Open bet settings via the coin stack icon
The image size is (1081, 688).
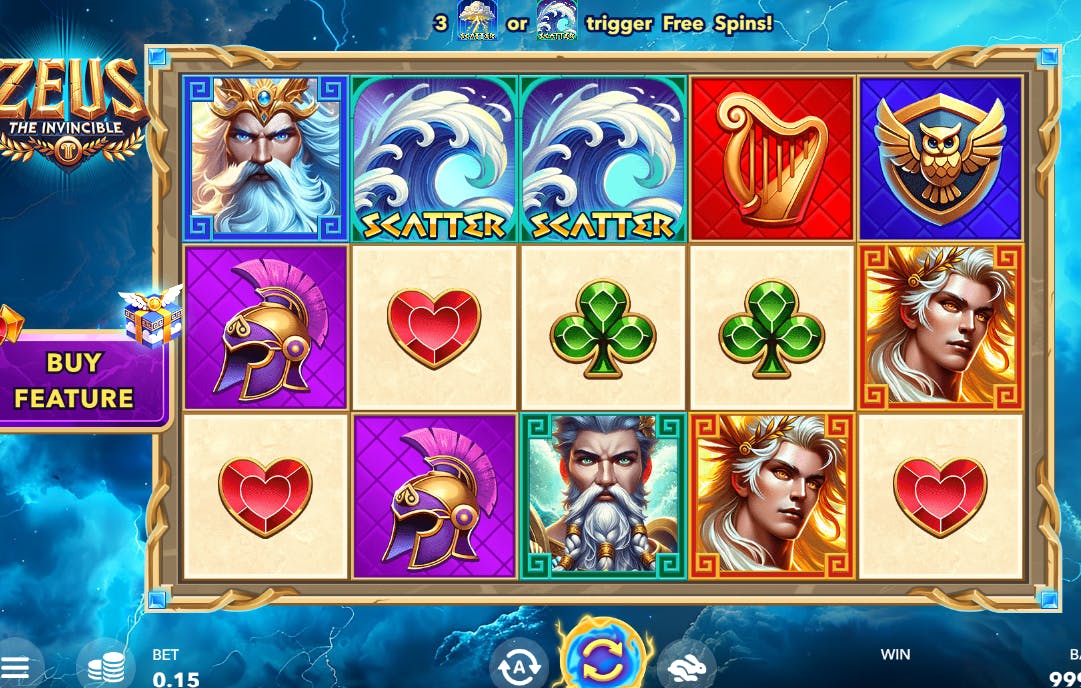pyautogui.click(x=106, y=667)
